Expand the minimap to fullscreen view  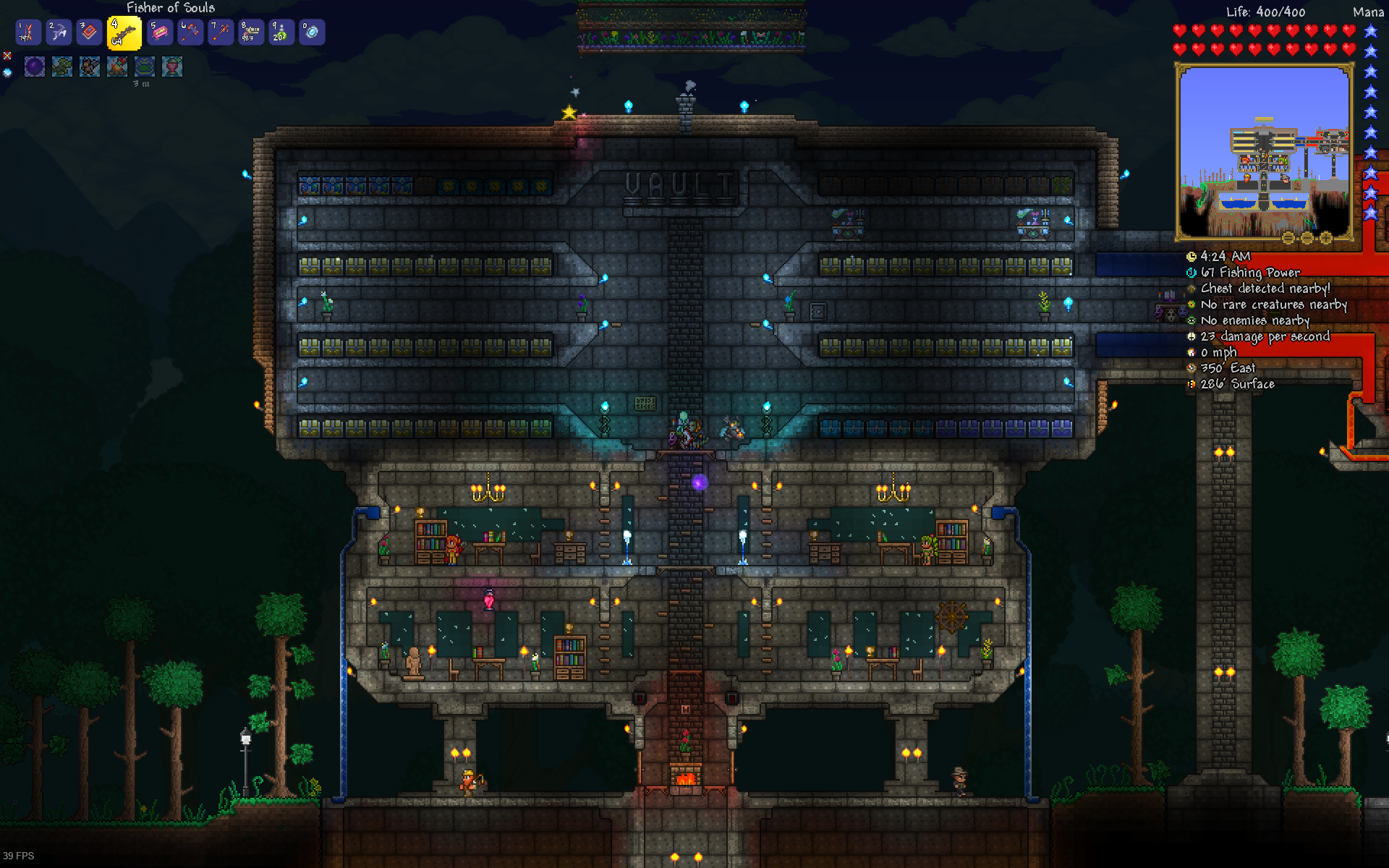(1288, 237)
